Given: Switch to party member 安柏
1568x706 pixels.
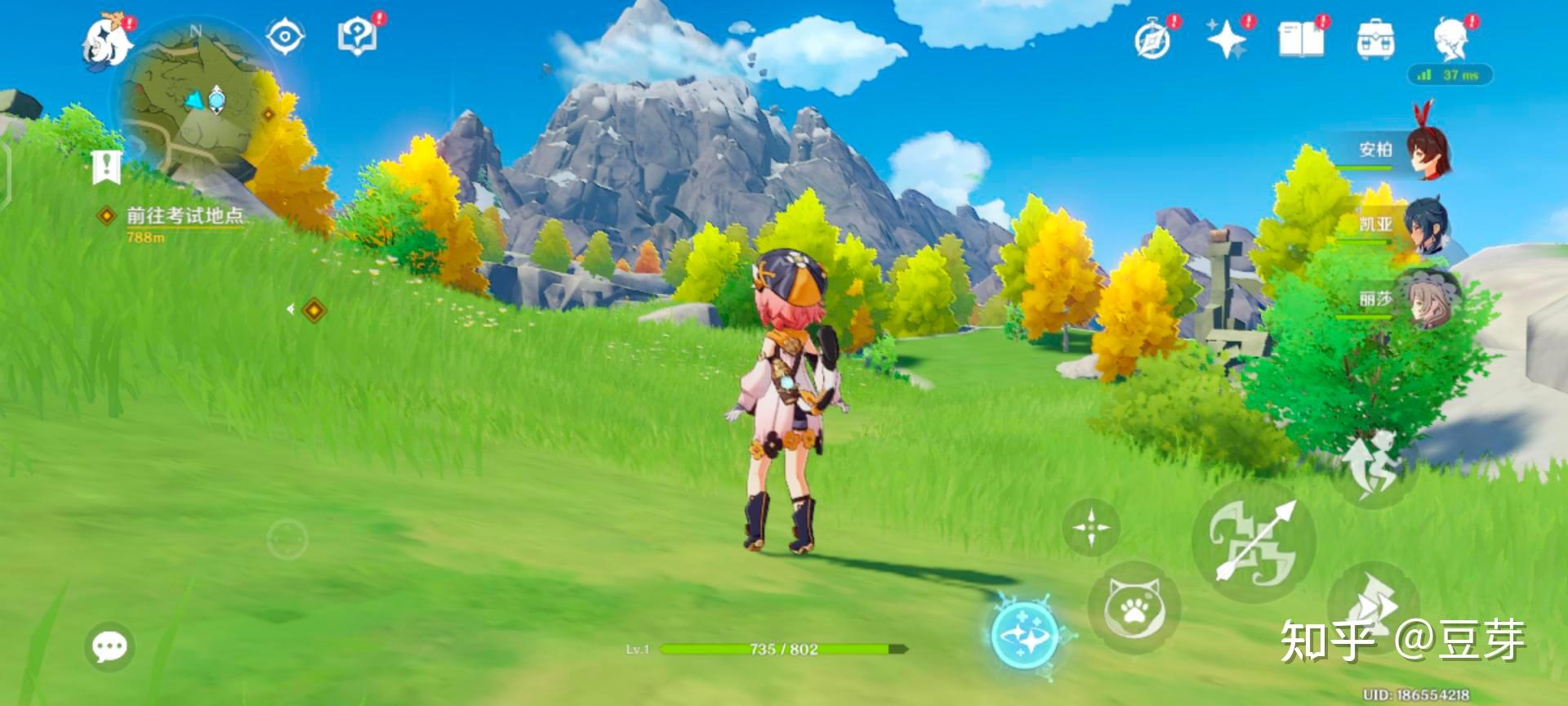Looking at the screenshot, I should coord(1426,150).
